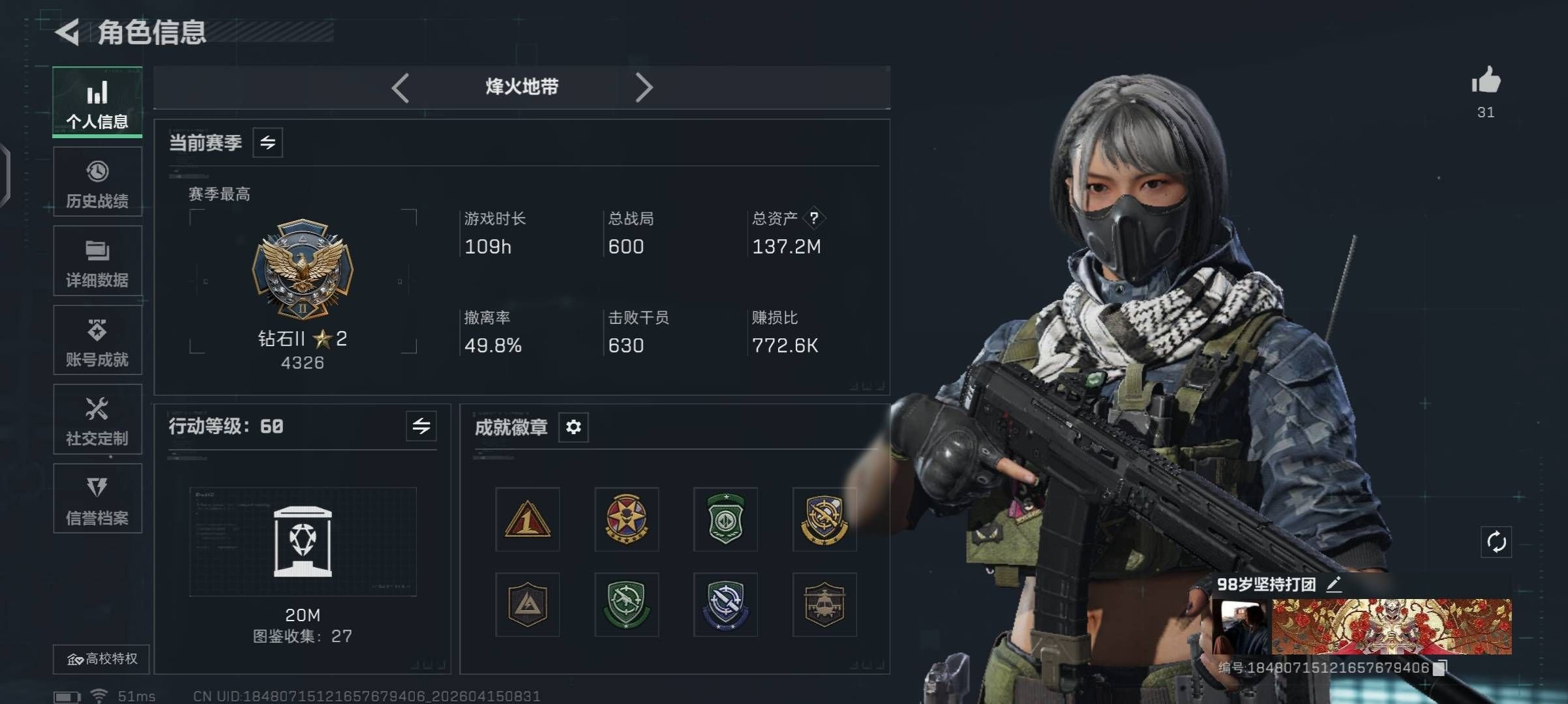
Task: Switch to the 个人信息 tab
Action: [x=97, y=102]
